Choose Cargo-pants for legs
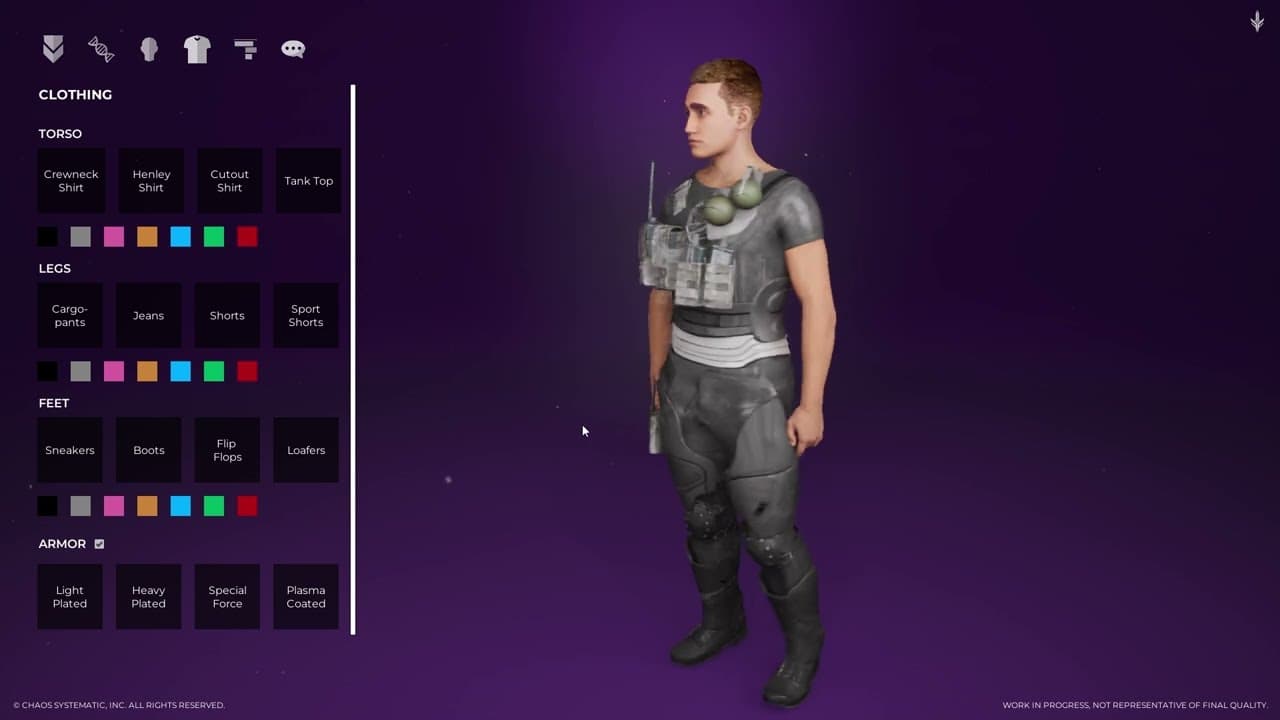The image size is (1280, 720). coord(70,316)
